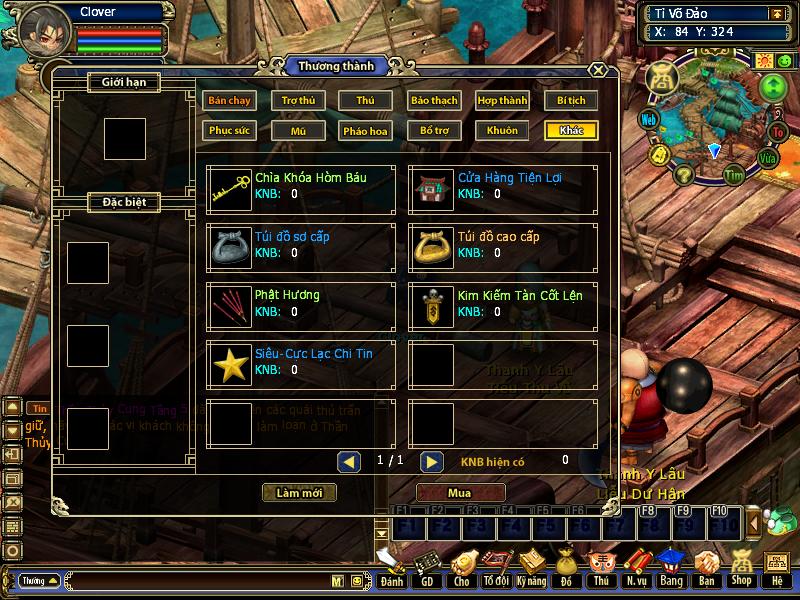
Task: Pick the Siêu-Cực Lạc Chi Tin star
Action: click(x=230, y=362)
